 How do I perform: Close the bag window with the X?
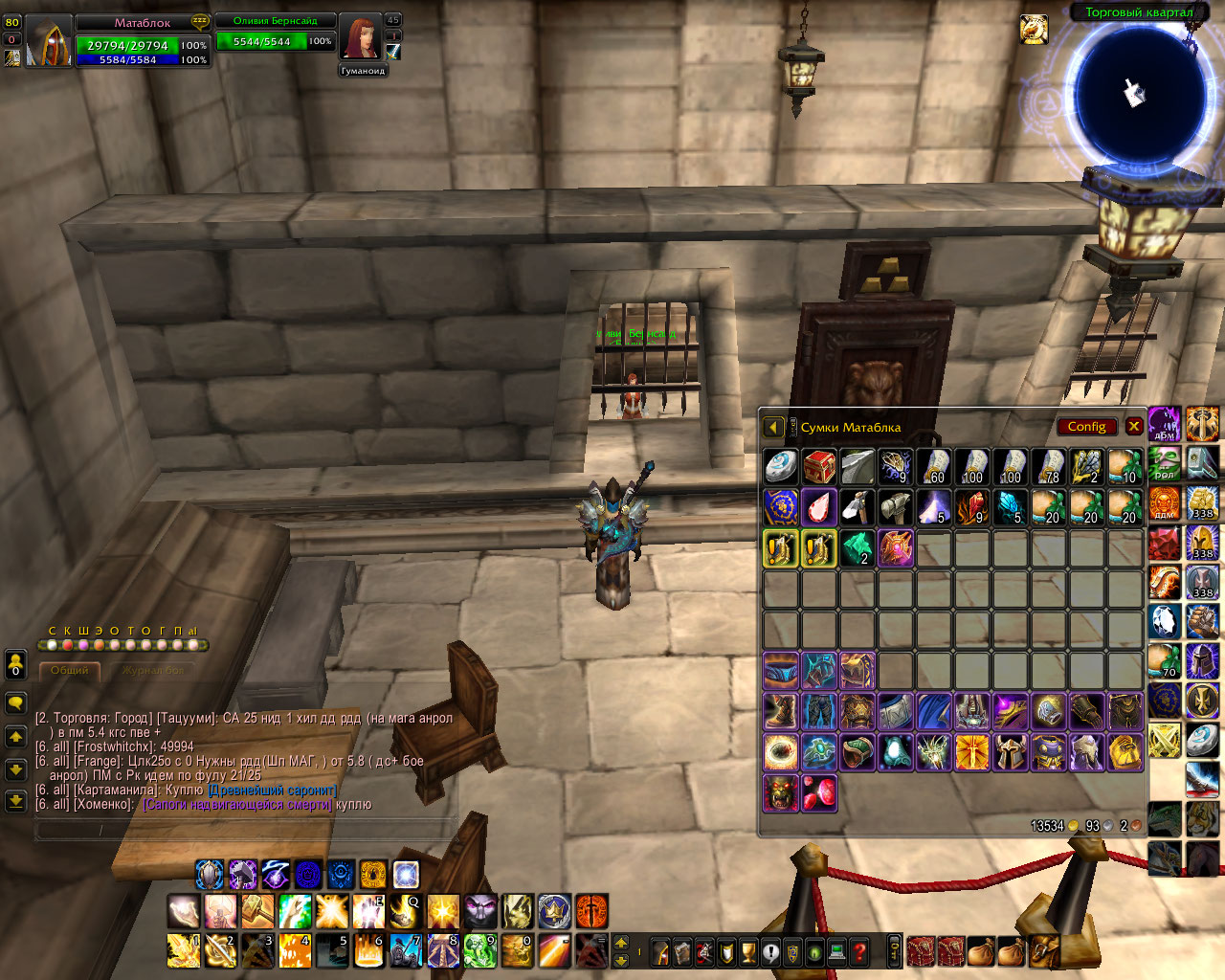(x=1134, y=427)
